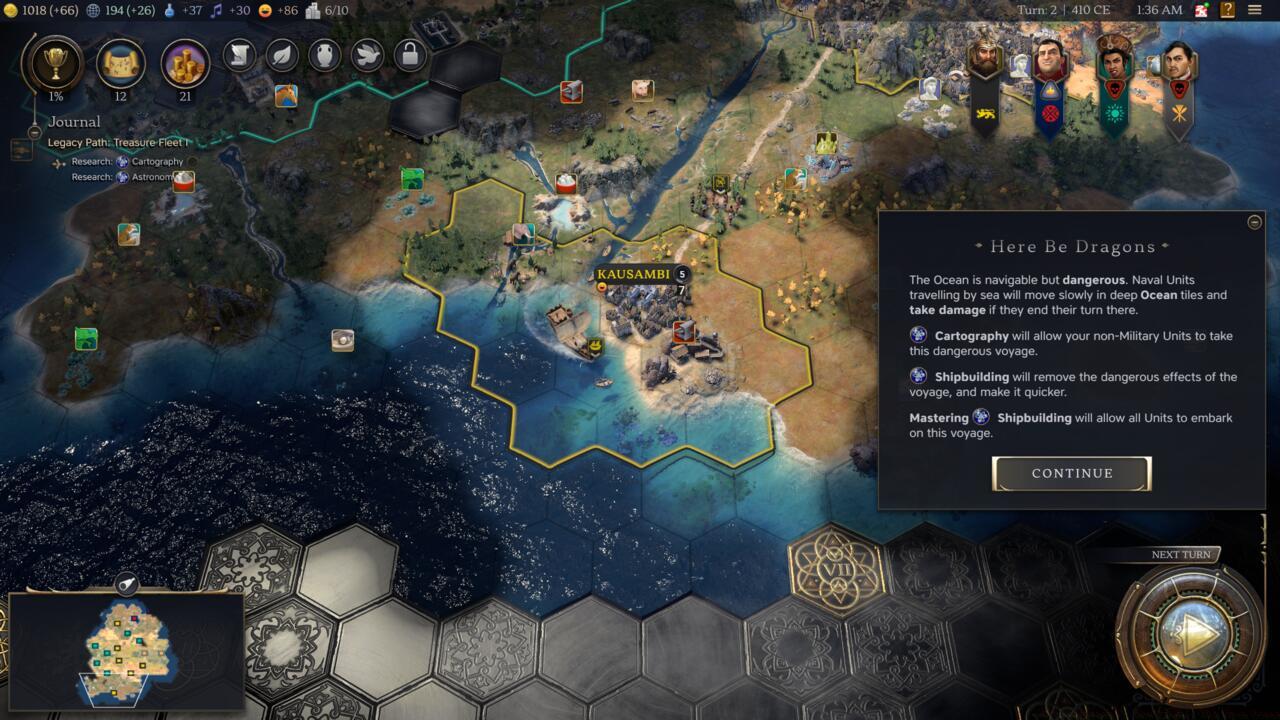Viewport: 1280px width, 720px height.
Task: Select the dove icon button
Action: 368,55
